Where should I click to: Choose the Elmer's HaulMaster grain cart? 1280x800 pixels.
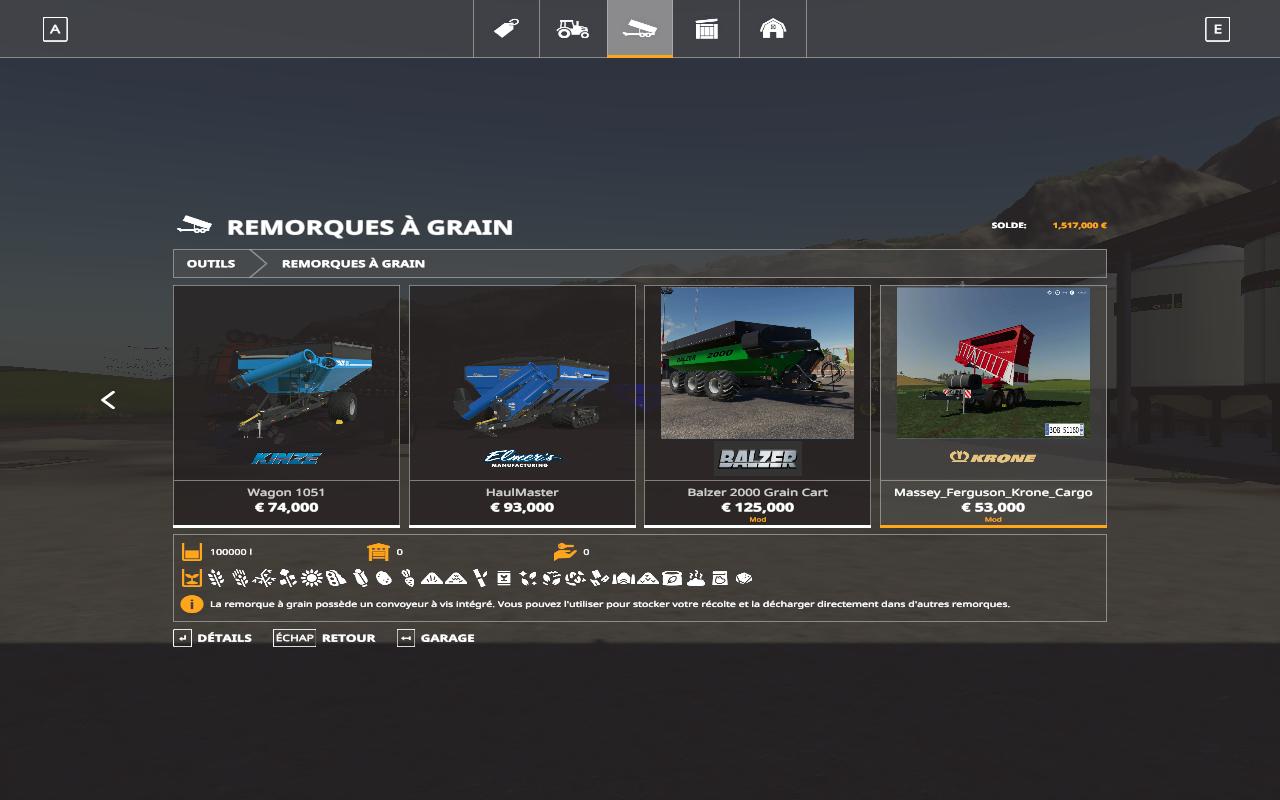(x=522, y=404)
